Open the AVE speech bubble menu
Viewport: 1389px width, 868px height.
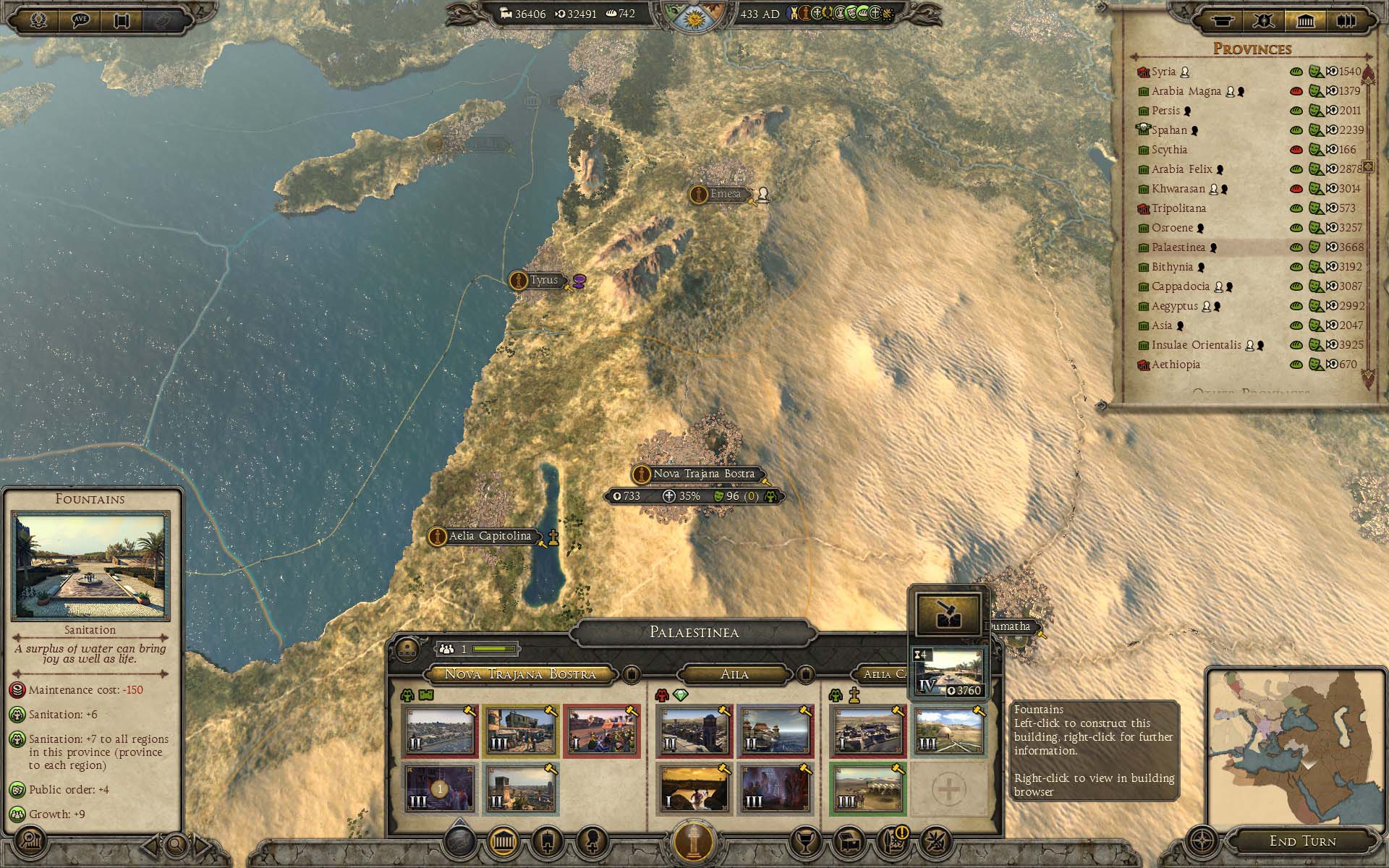tap(81, 20)
